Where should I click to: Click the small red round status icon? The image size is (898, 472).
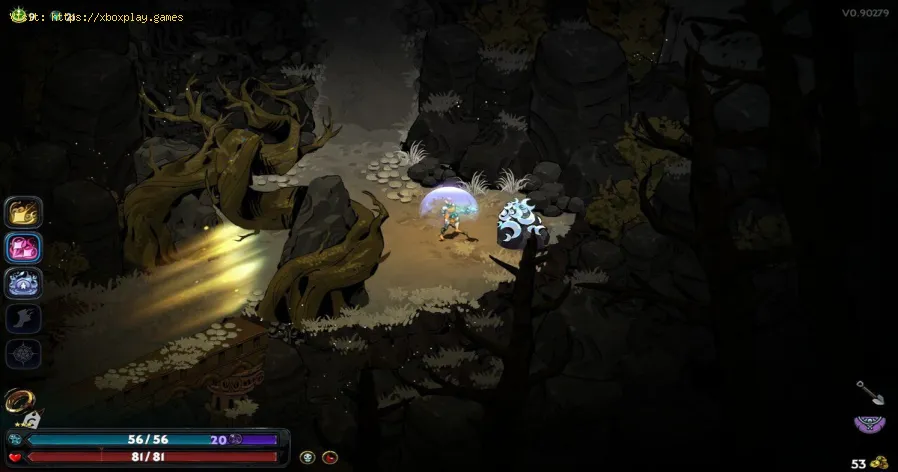tap(328, 457)
